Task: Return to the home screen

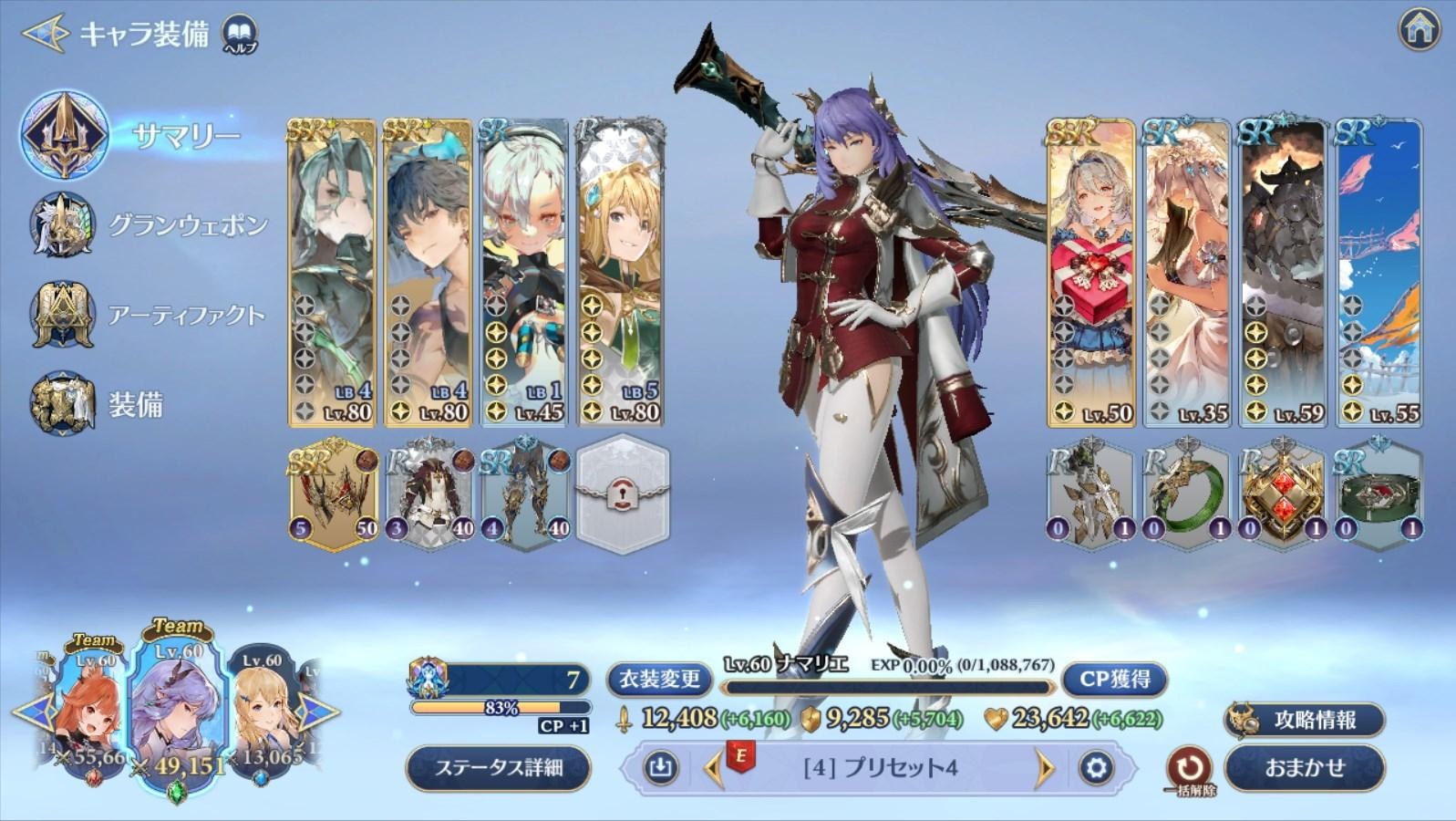Action: (1419, 30)
